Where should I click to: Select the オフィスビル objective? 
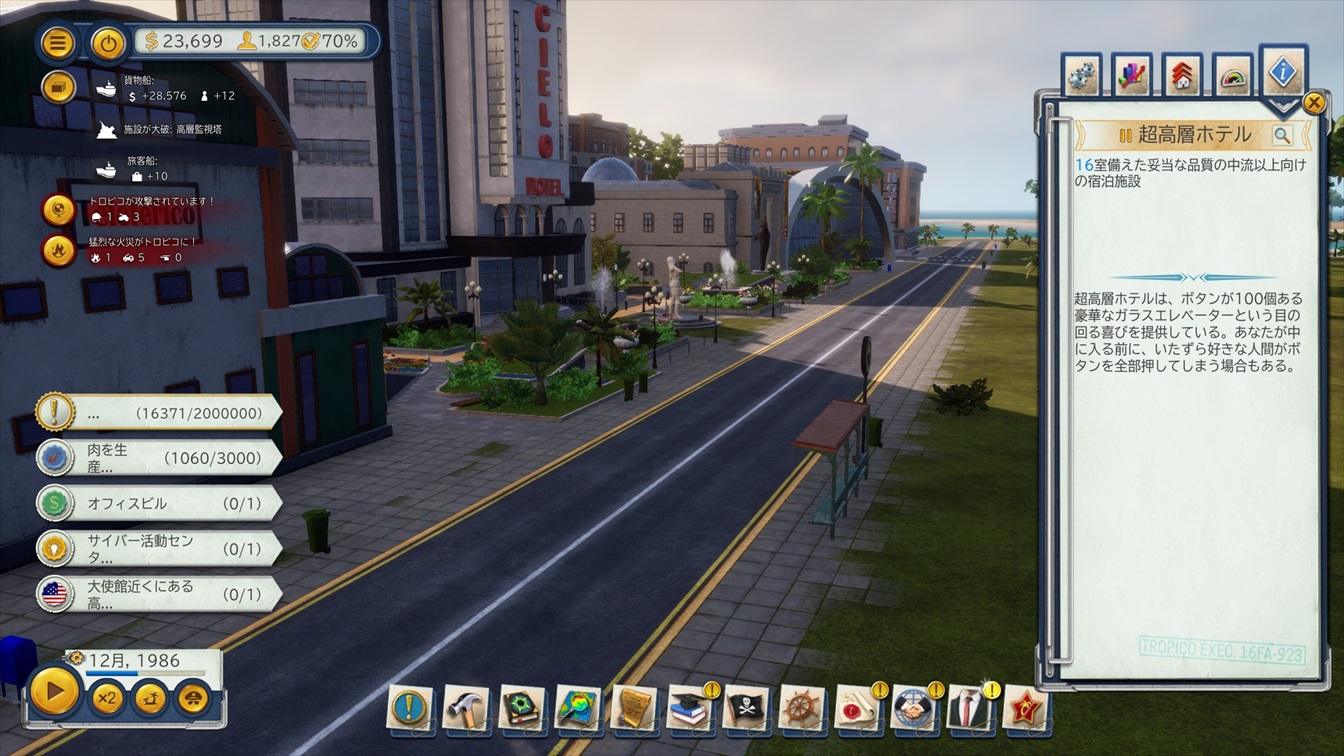160,503
